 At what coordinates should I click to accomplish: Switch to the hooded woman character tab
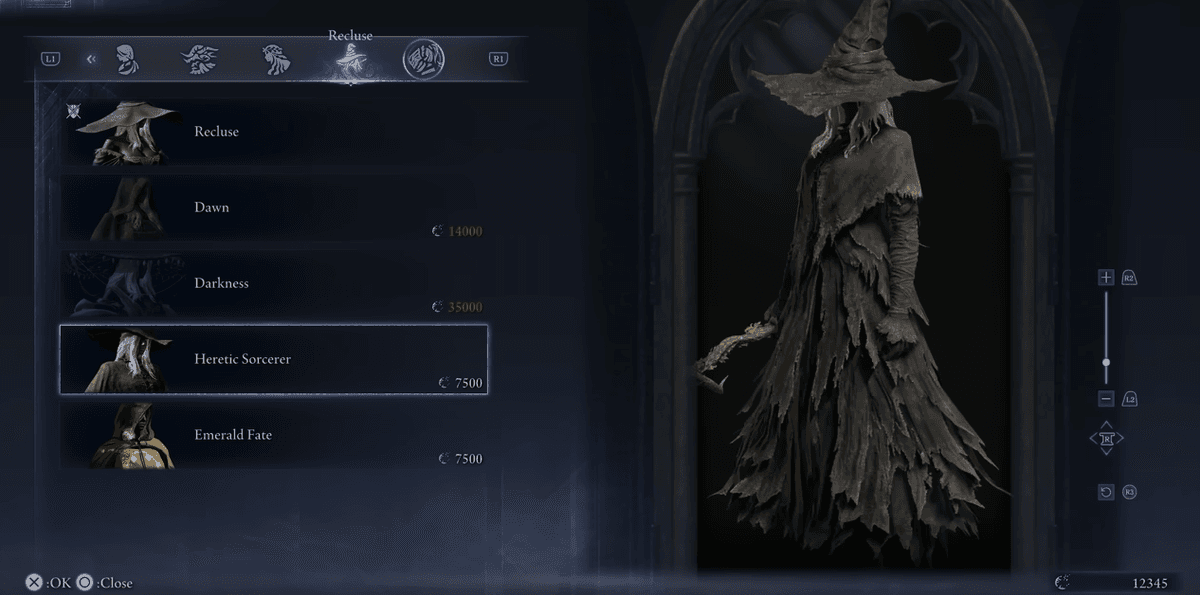point(127,59)
